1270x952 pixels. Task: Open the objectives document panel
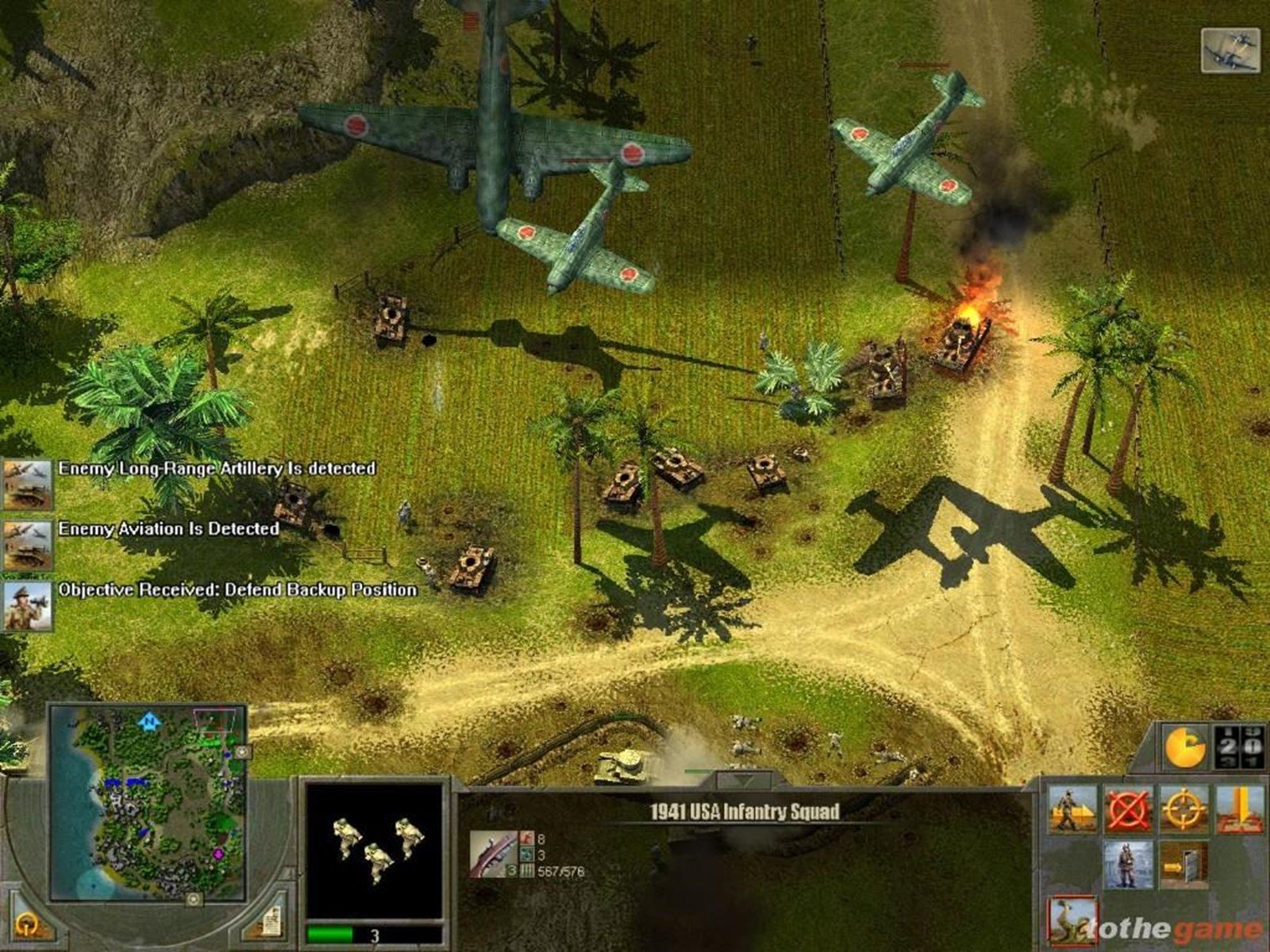click(x=274, y=922)
